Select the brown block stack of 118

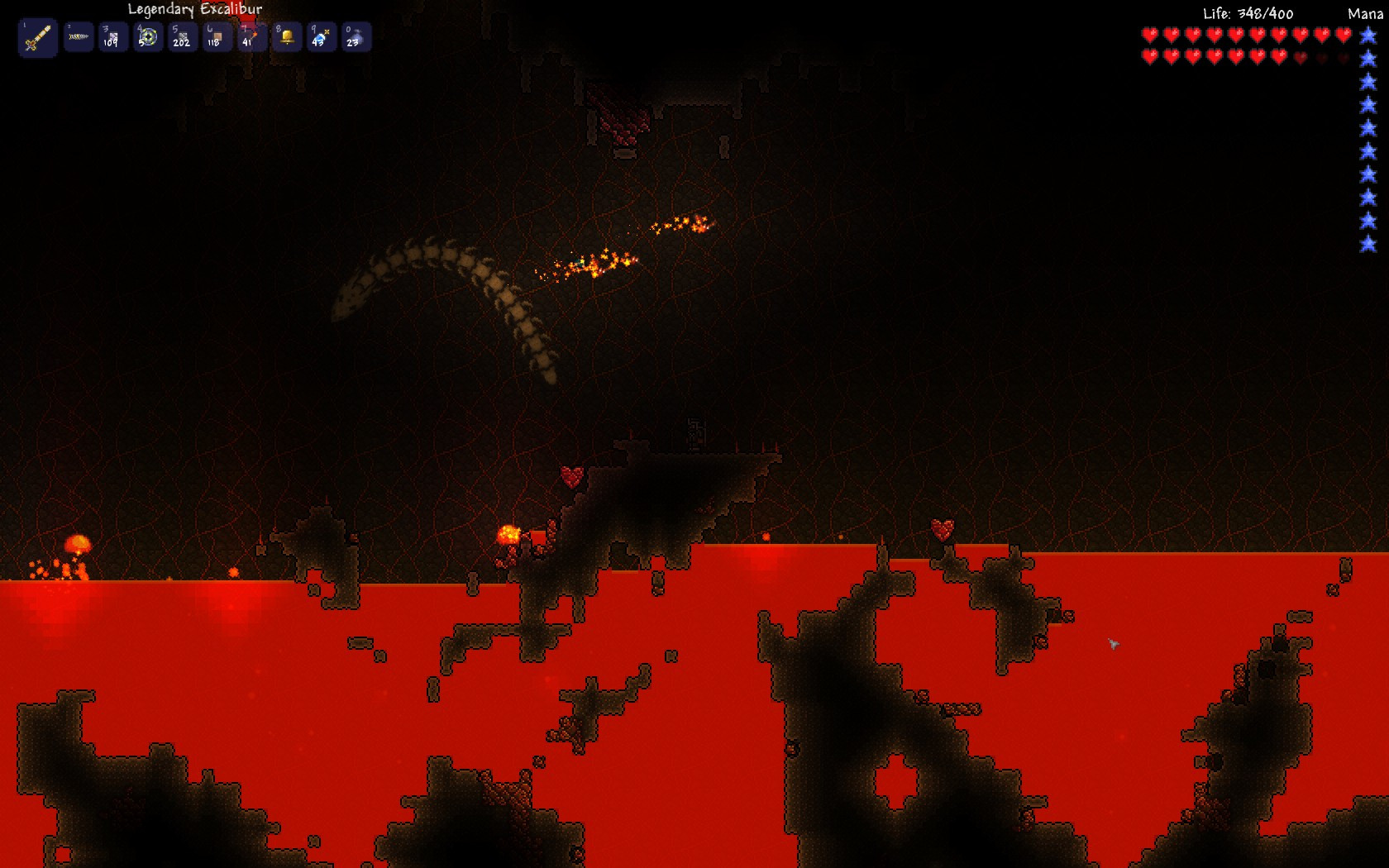click(x=217, y=37)
